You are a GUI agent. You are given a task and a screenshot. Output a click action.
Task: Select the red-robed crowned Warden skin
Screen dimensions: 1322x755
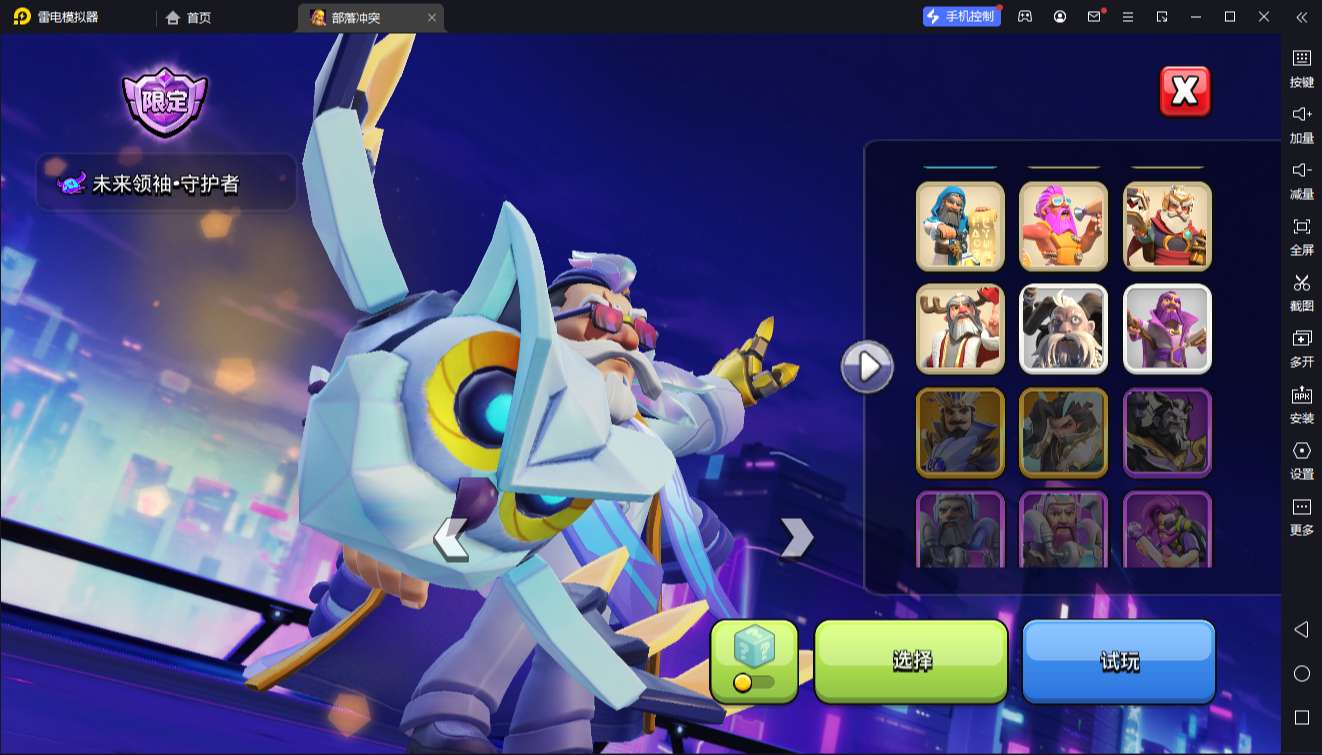click(1167, 226)
